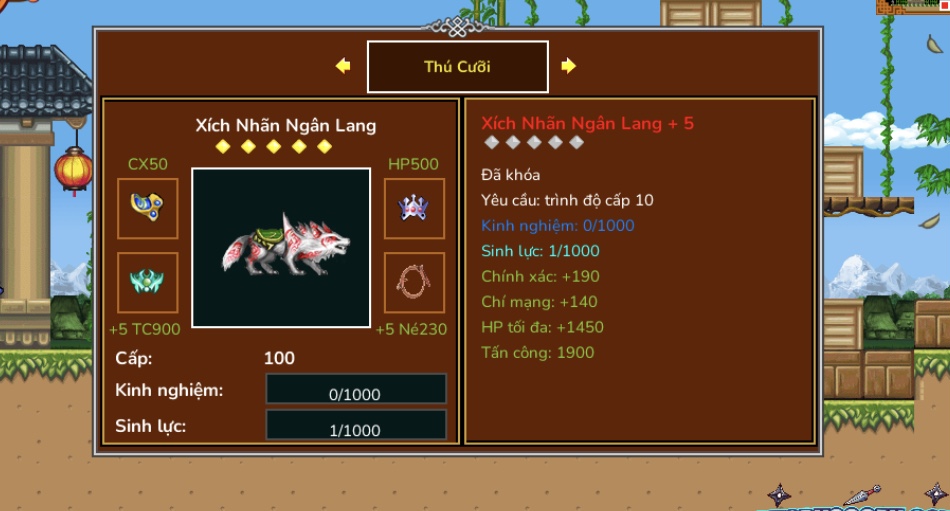This screenshot has width=950, height=511.
Task: Select the Thú Cưỡi tab header
Action: pos(457,67)
